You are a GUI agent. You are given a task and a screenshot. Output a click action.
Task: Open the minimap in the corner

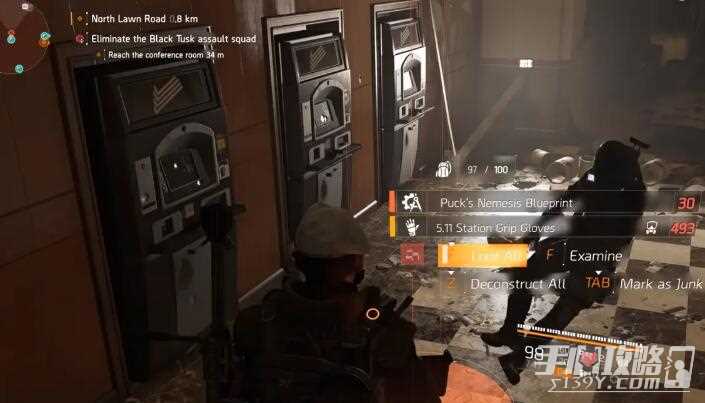(x=26, y=42)
